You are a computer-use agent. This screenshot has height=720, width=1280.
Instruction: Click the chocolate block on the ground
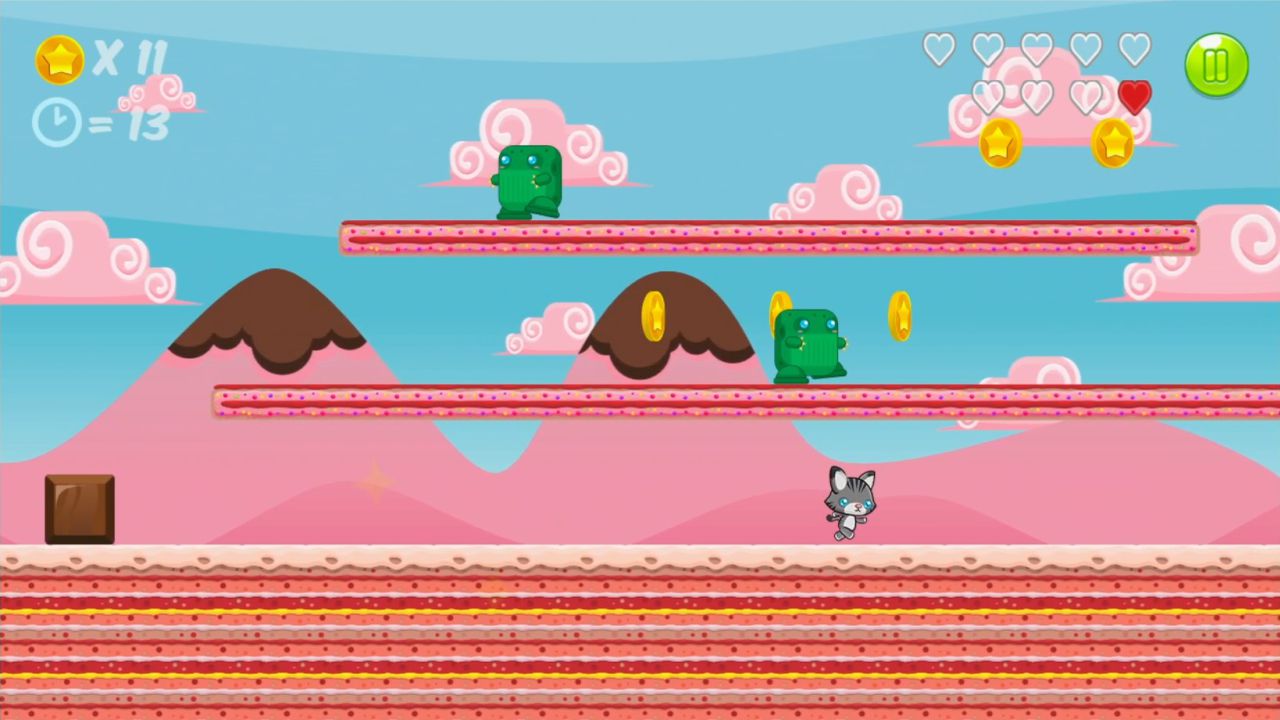[x=79, y=508]
